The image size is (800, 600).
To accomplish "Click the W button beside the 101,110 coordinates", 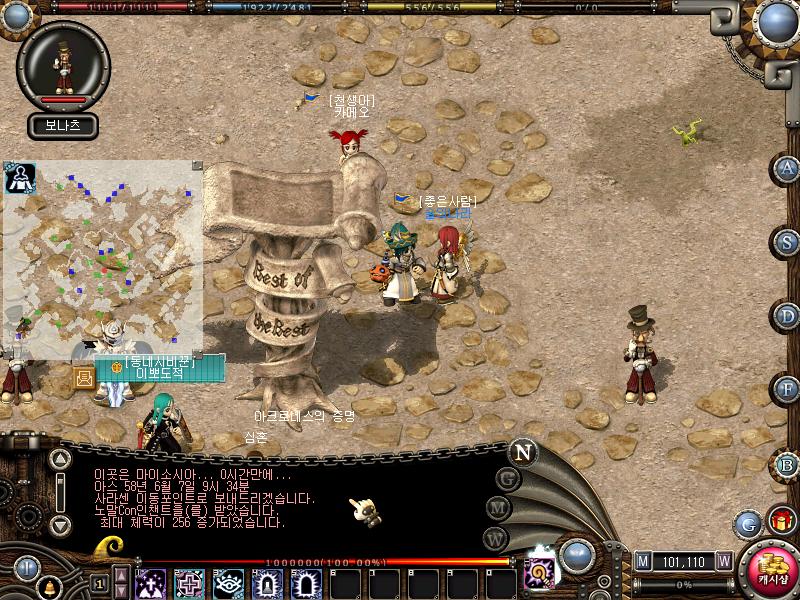I will 723,561.
